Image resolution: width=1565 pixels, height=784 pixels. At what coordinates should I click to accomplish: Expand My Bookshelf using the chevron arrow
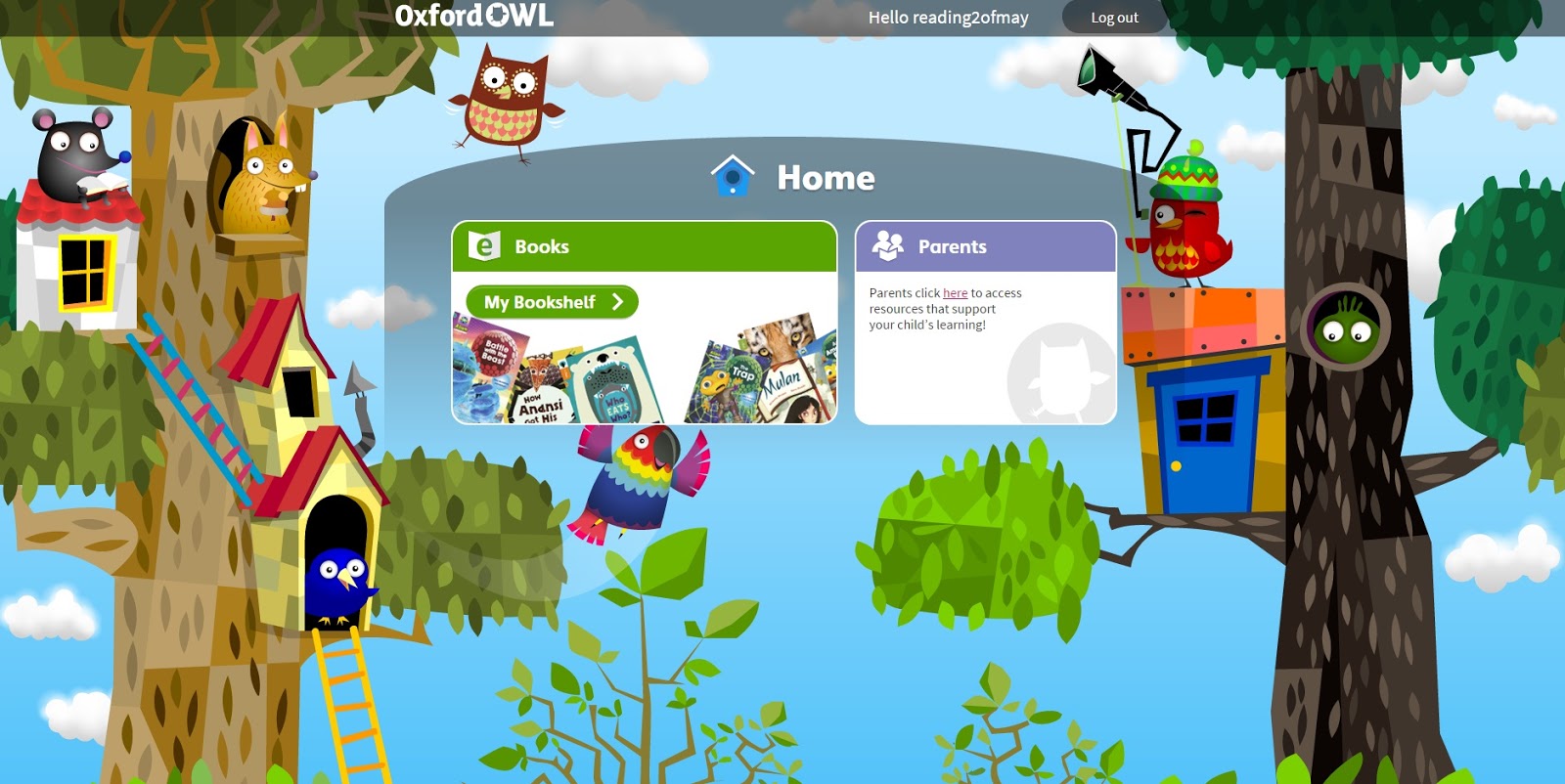[x=616, y=303]
